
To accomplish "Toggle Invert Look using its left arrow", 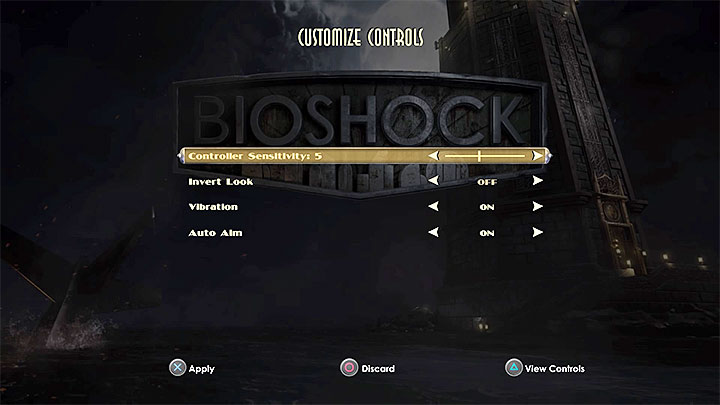I will 434,182.
